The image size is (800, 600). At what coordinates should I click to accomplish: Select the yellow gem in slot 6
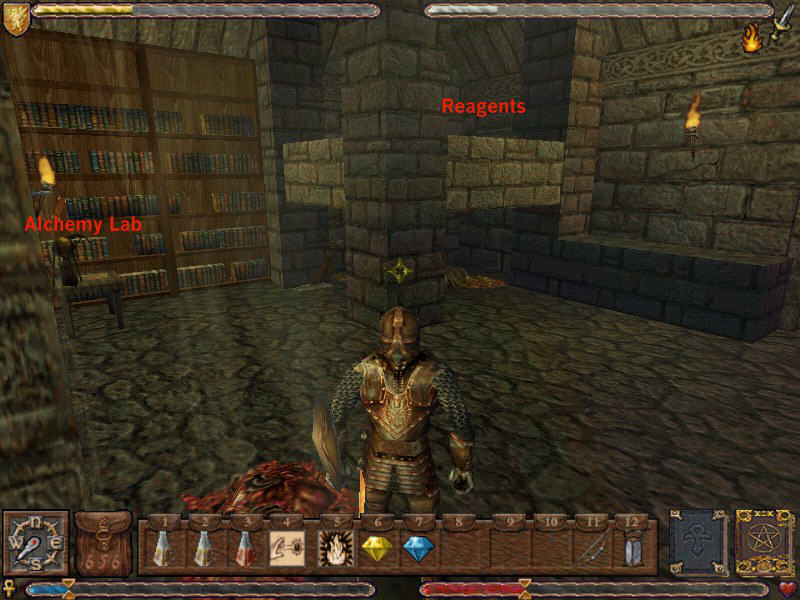[374, 549]
